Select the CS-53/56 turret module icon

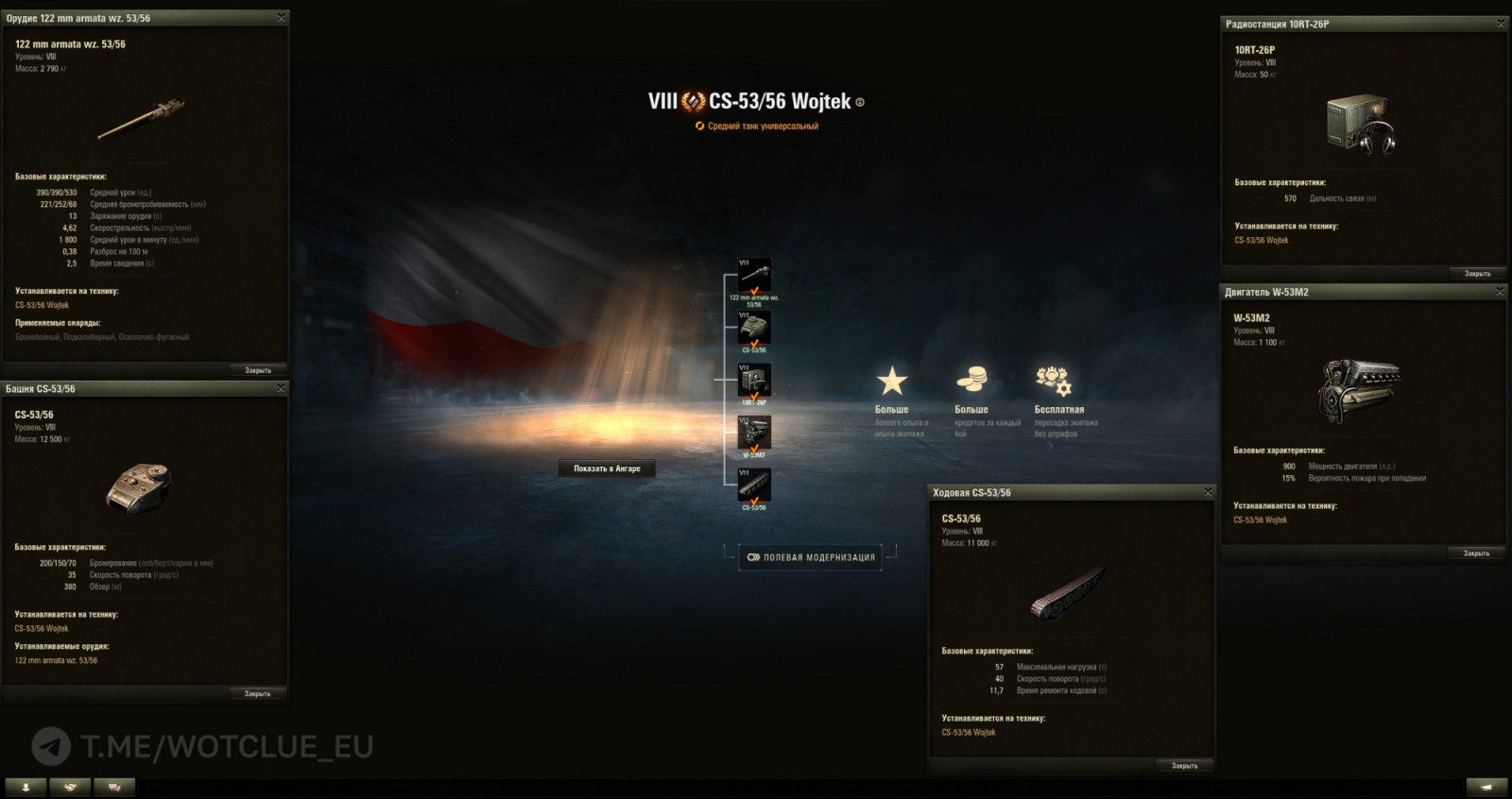(753, 328)
